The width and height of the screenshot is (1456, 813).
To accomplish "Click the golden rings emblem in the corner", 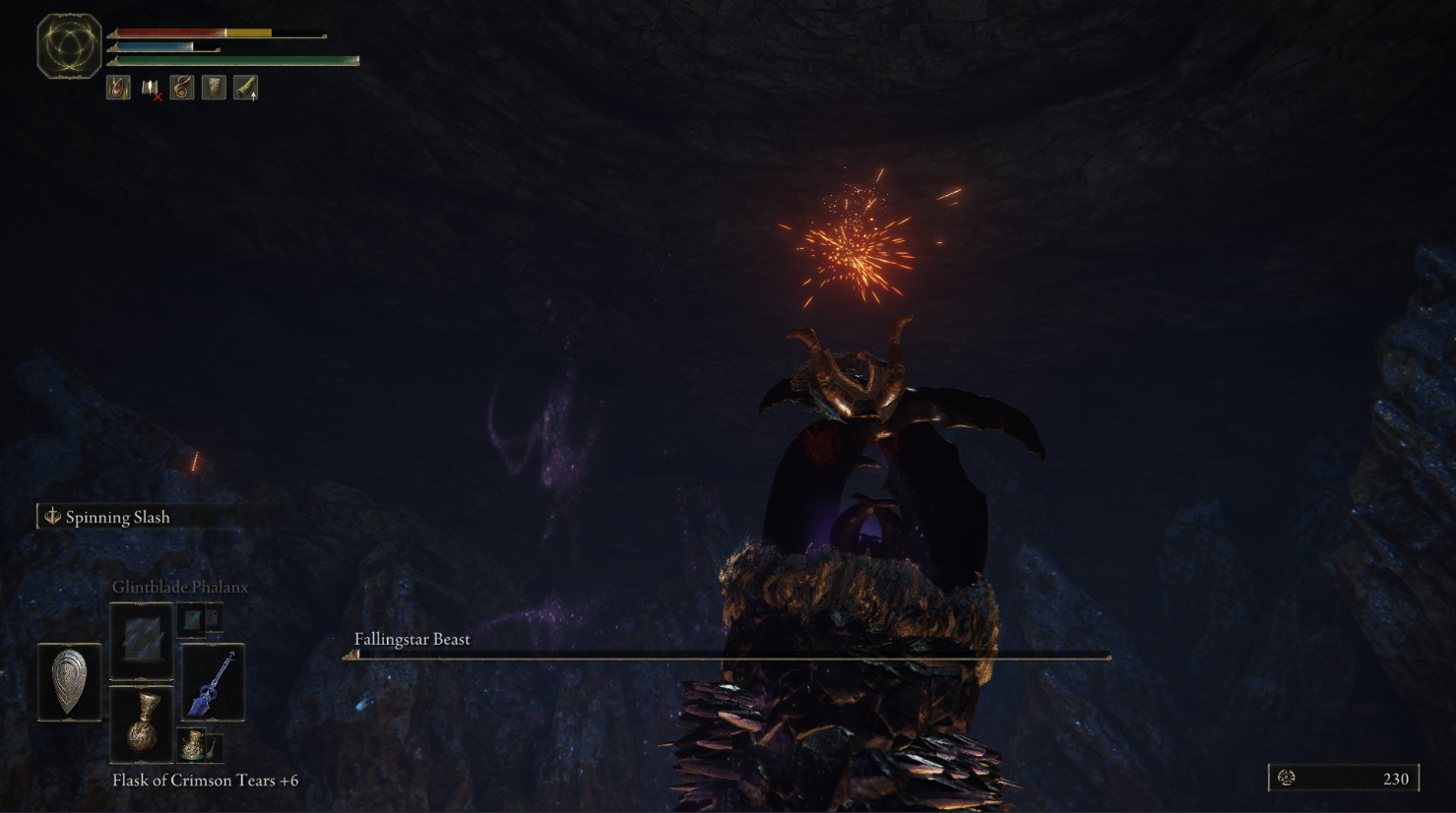I will (69, 45).
